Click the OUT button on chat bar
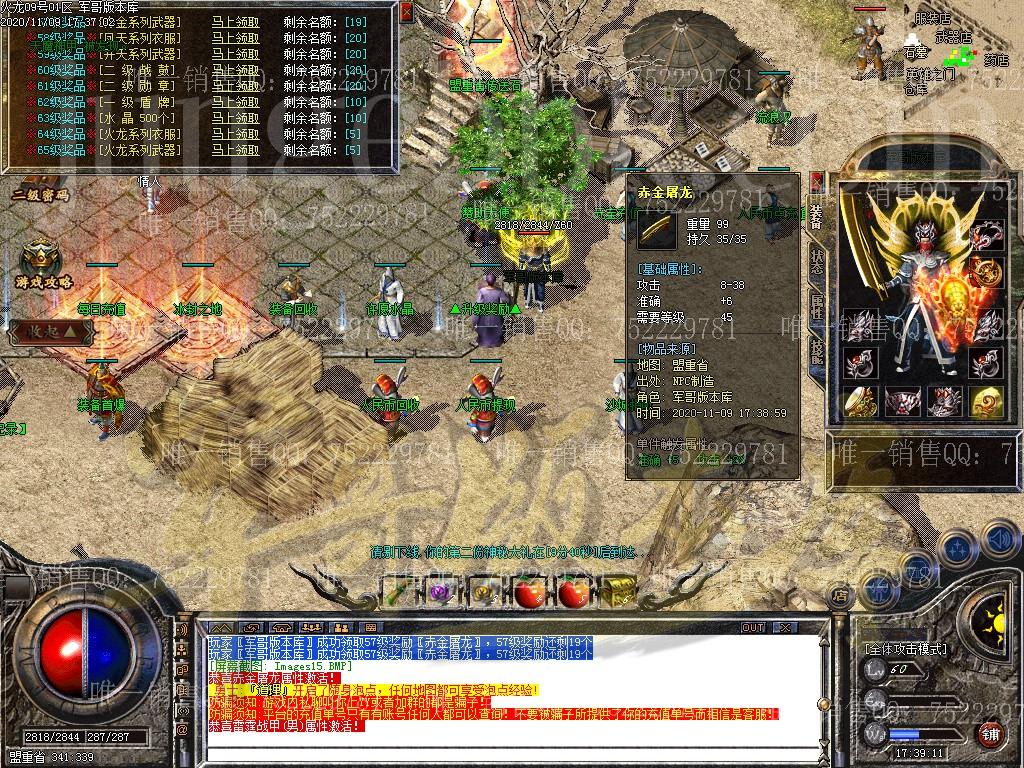The image size is (1024, 768). 752,627
